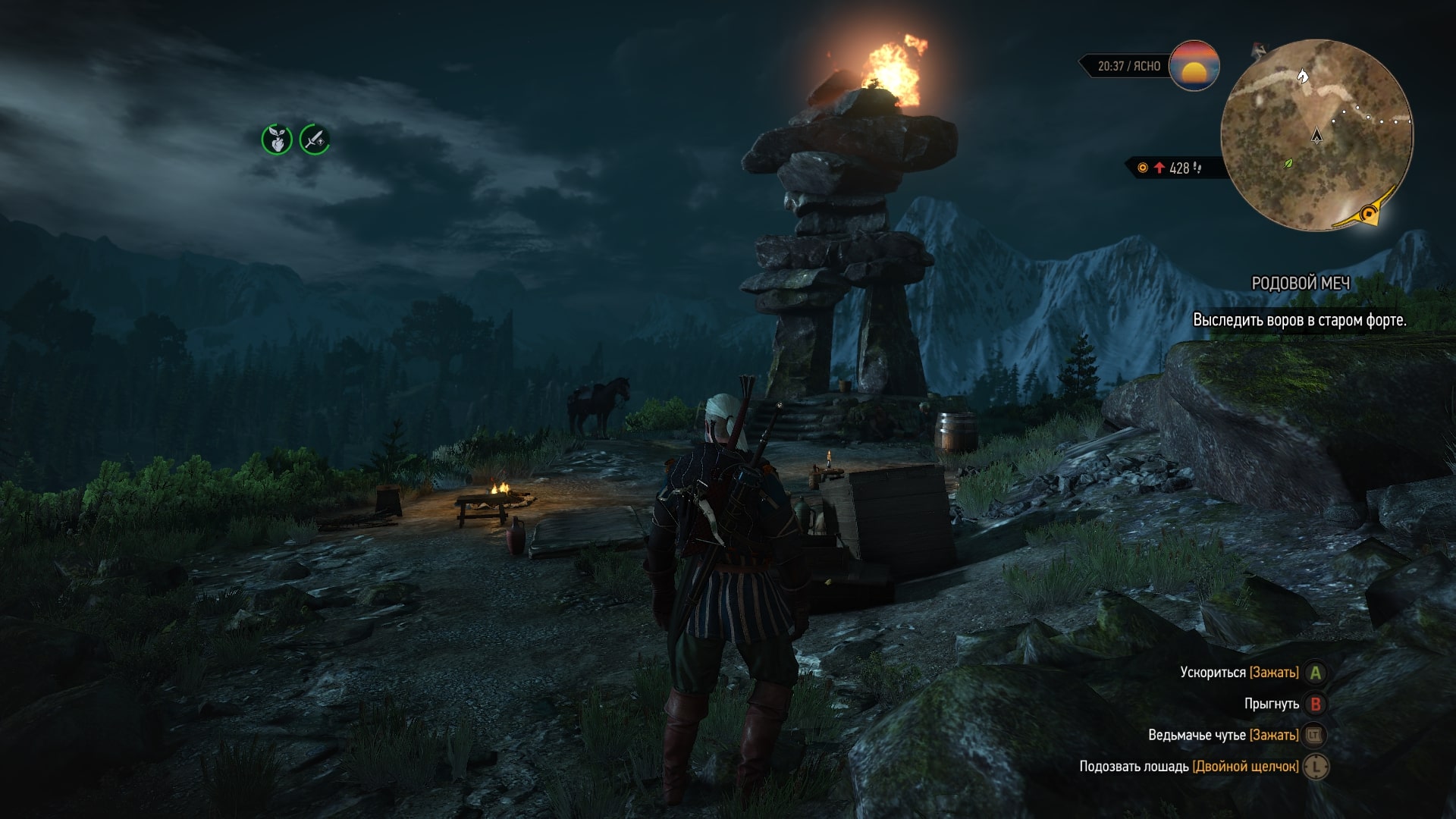Click the green herb marker on minimap
The image size is (1456, 819).
(1288, 163)
